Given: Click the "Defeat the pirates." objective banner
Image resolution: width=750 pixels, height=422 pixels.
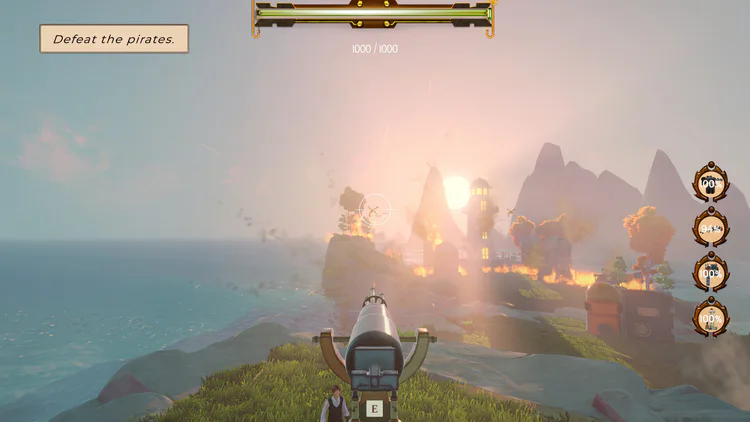Looking at the screenshot, I should pyautogui.click(x=114, y=39).
